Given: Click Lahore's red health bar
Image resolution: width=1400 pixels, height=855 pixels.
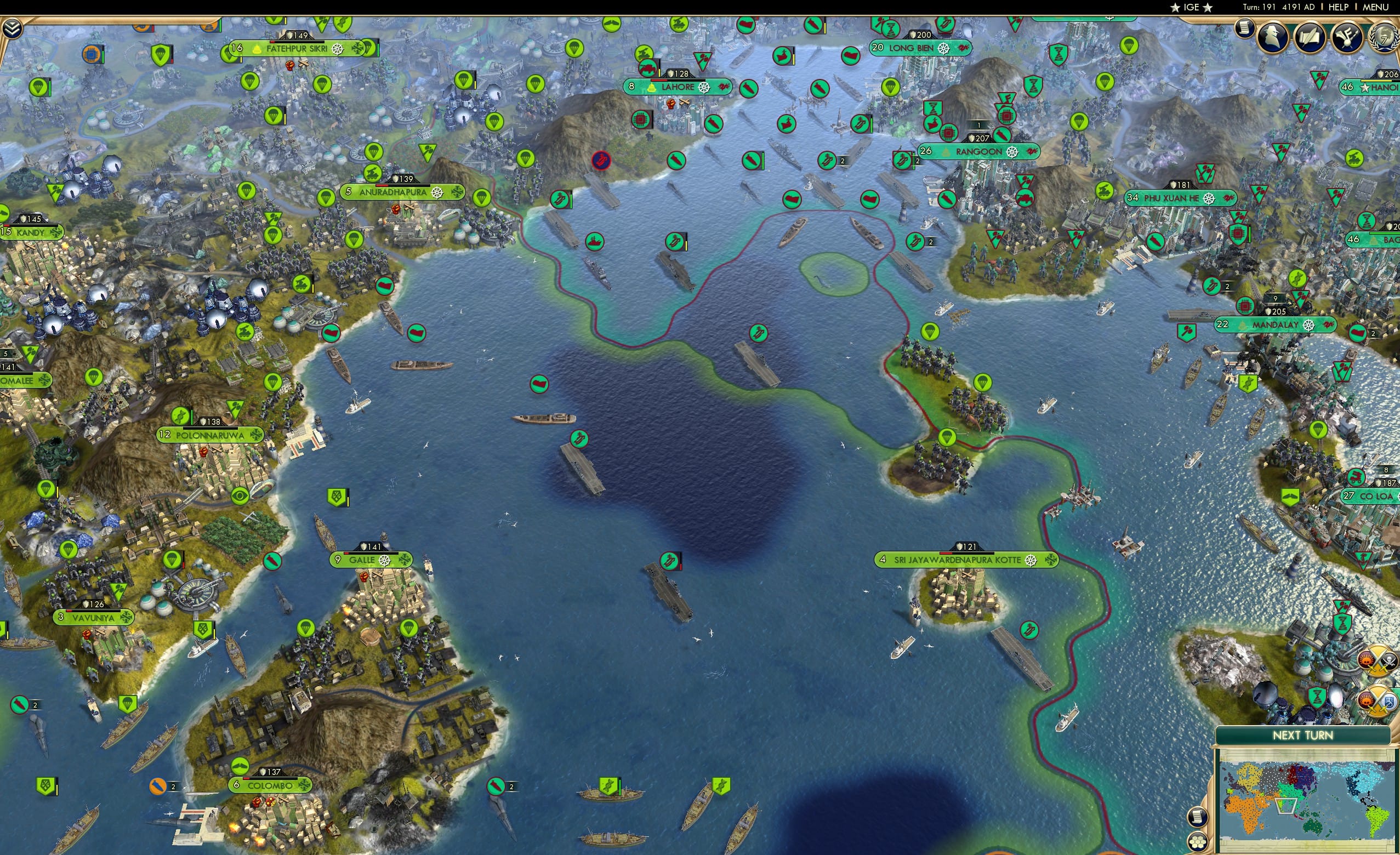Looking at the screenshot, I should click(658, 80).
